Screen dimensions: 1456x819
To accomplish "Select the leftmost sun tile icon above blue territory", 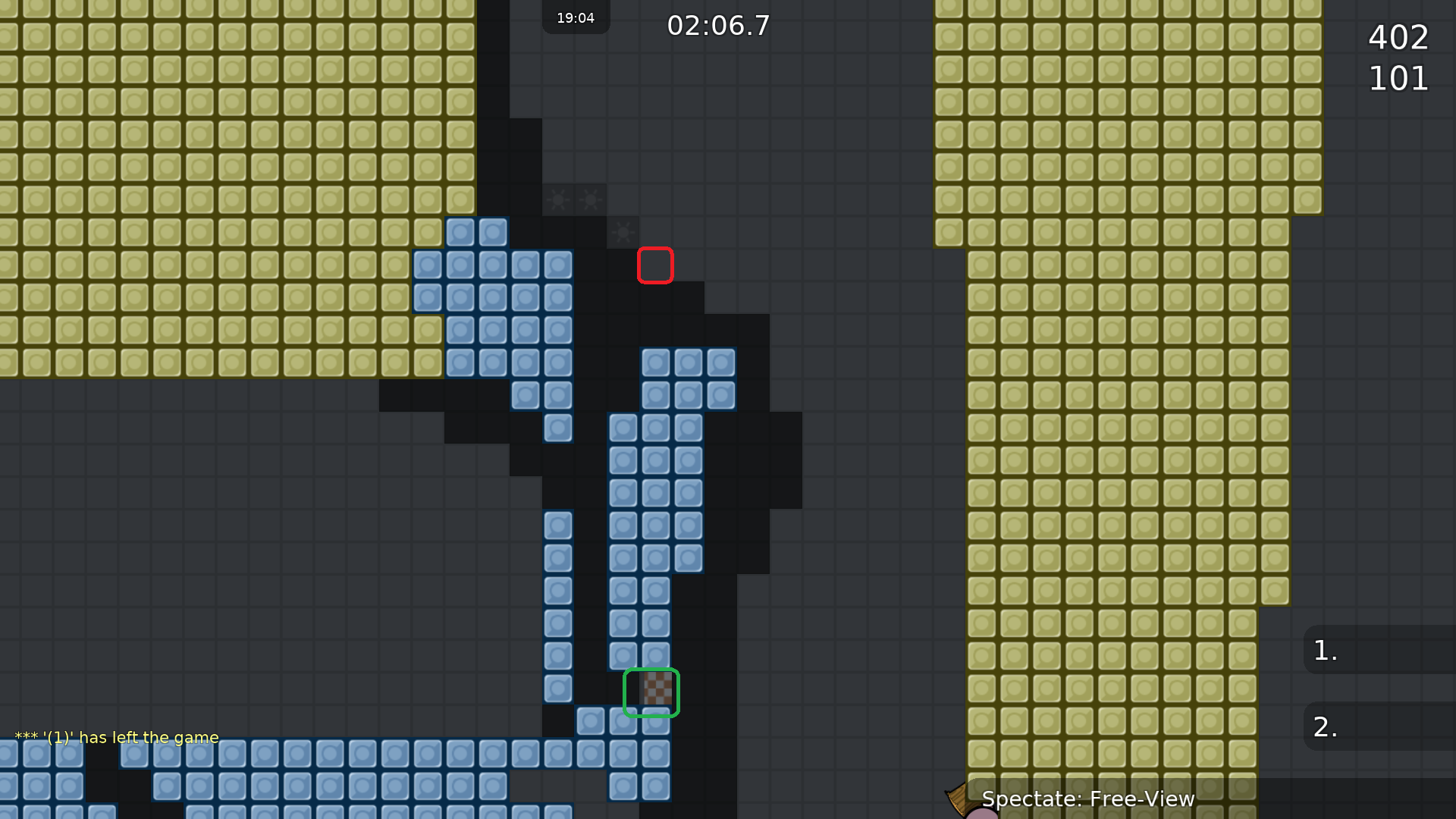I will pos(559,199).
